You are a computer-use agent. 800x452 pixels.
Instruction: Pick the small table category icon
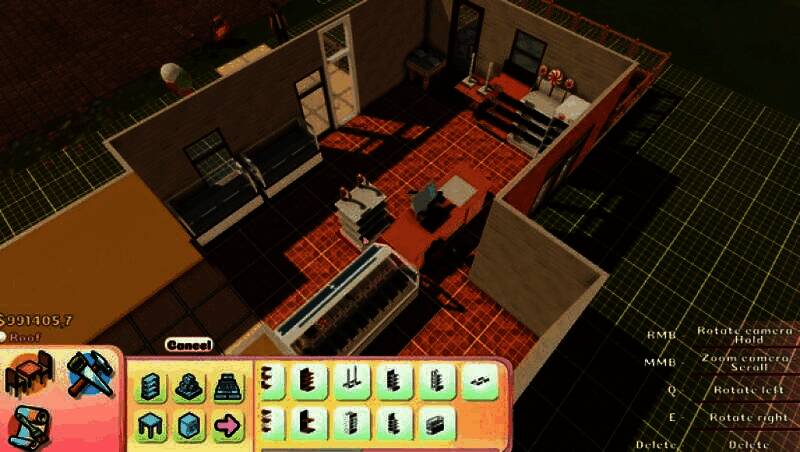pos(150,425)
